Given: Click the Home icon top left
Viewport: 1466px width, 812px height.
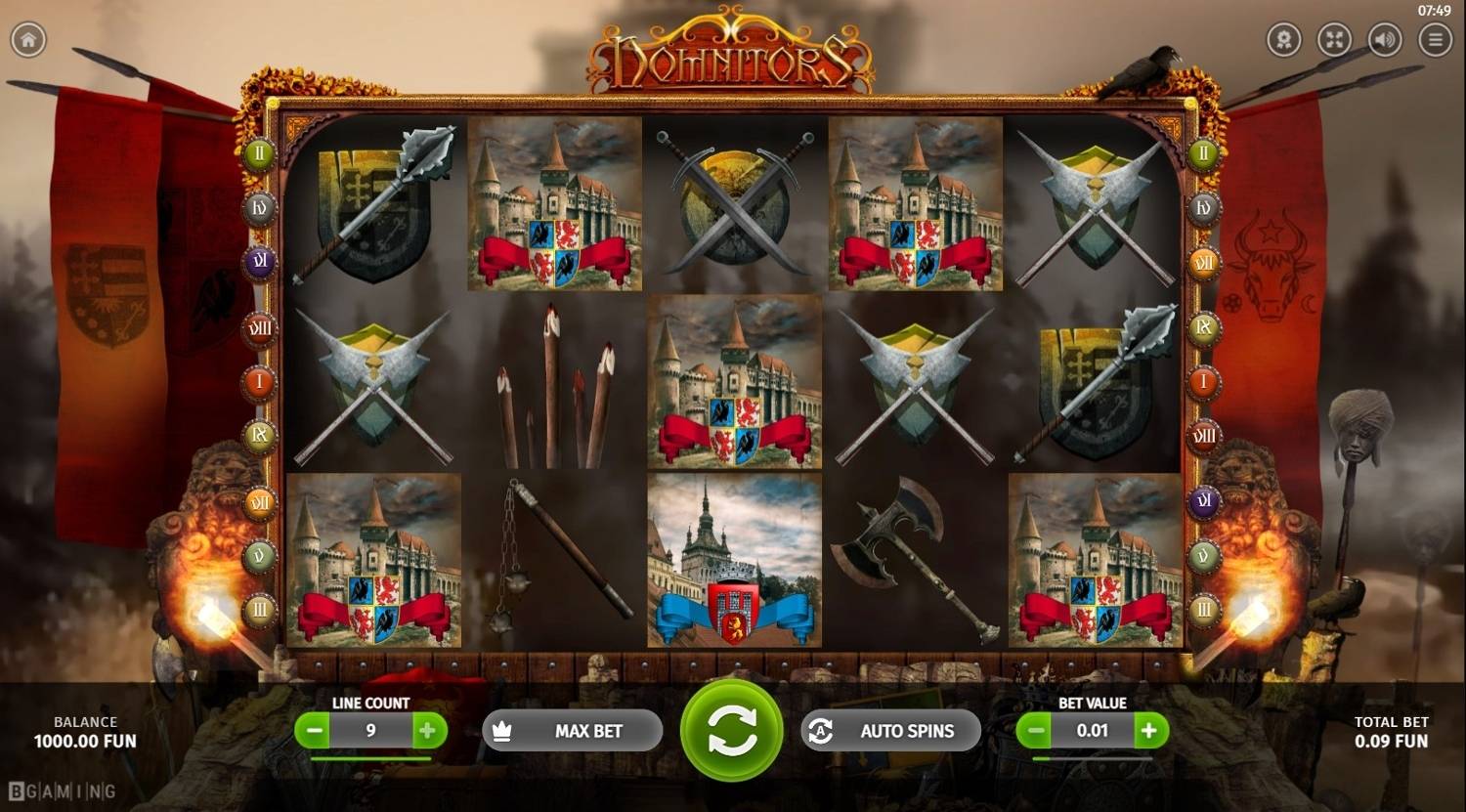Looking at the screenshot, I should [x=28, y=41].
